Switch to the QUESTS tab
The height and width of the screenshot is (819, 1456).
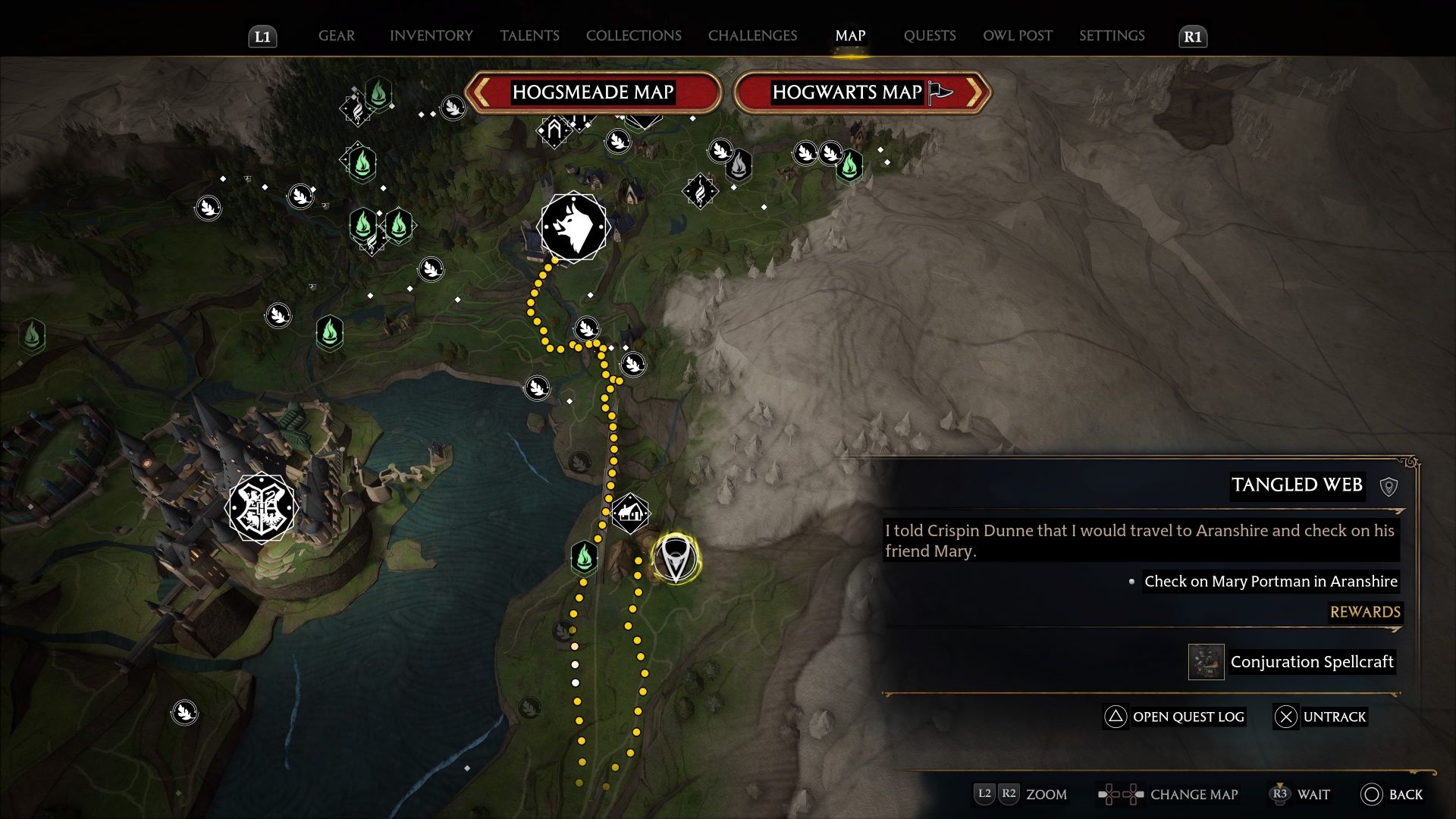[x=930, y=36]
